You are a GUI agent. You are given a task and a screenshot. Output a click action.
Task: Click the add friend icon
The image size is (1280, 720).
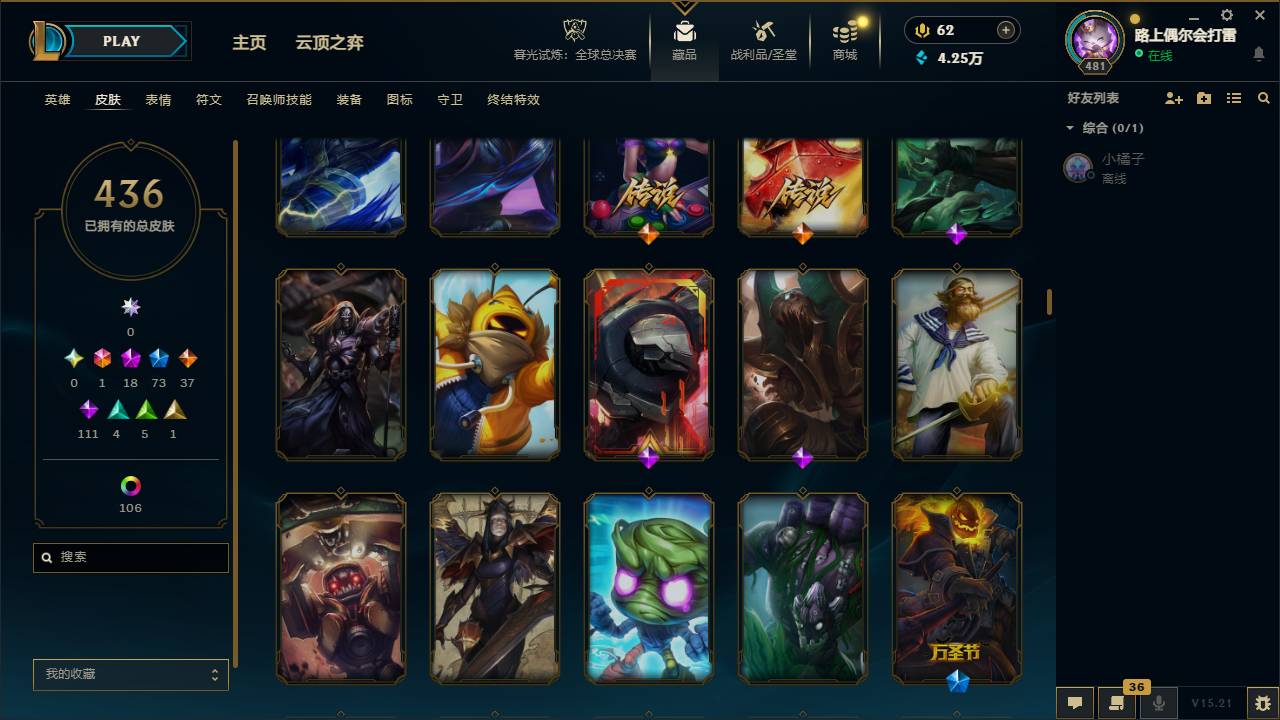(1172, 98)
